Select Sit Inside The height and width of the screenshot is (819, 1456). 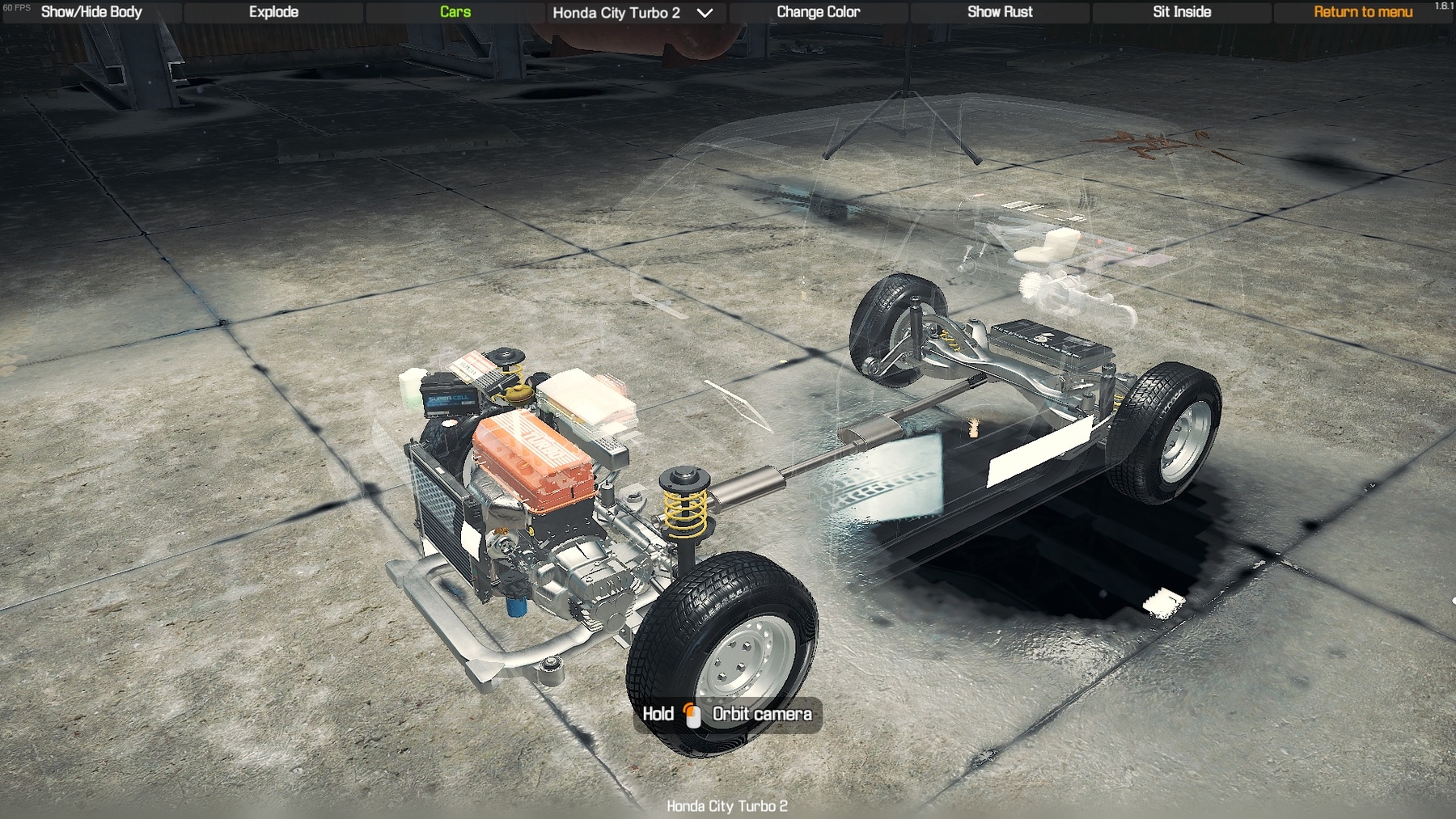1181,12
